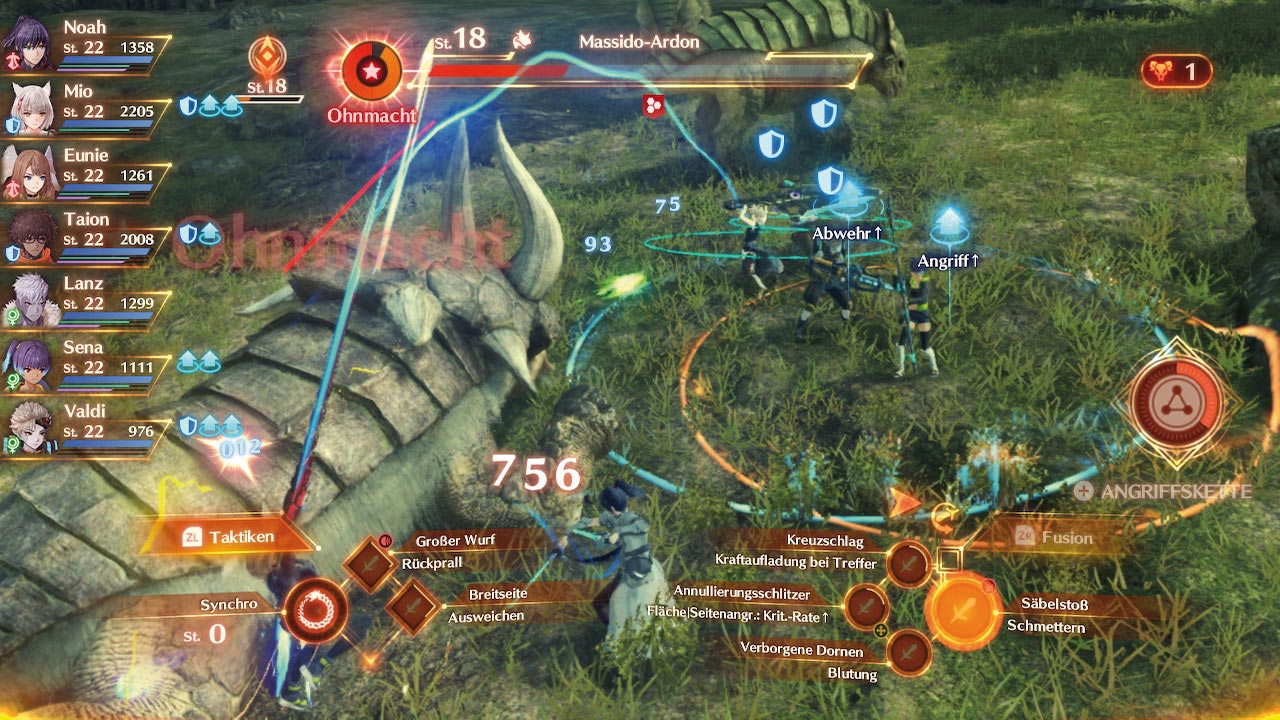Trigger the Annullierungsschlitzer art icon
This screenshot has width=1280, height=720.
pos(867,606)
